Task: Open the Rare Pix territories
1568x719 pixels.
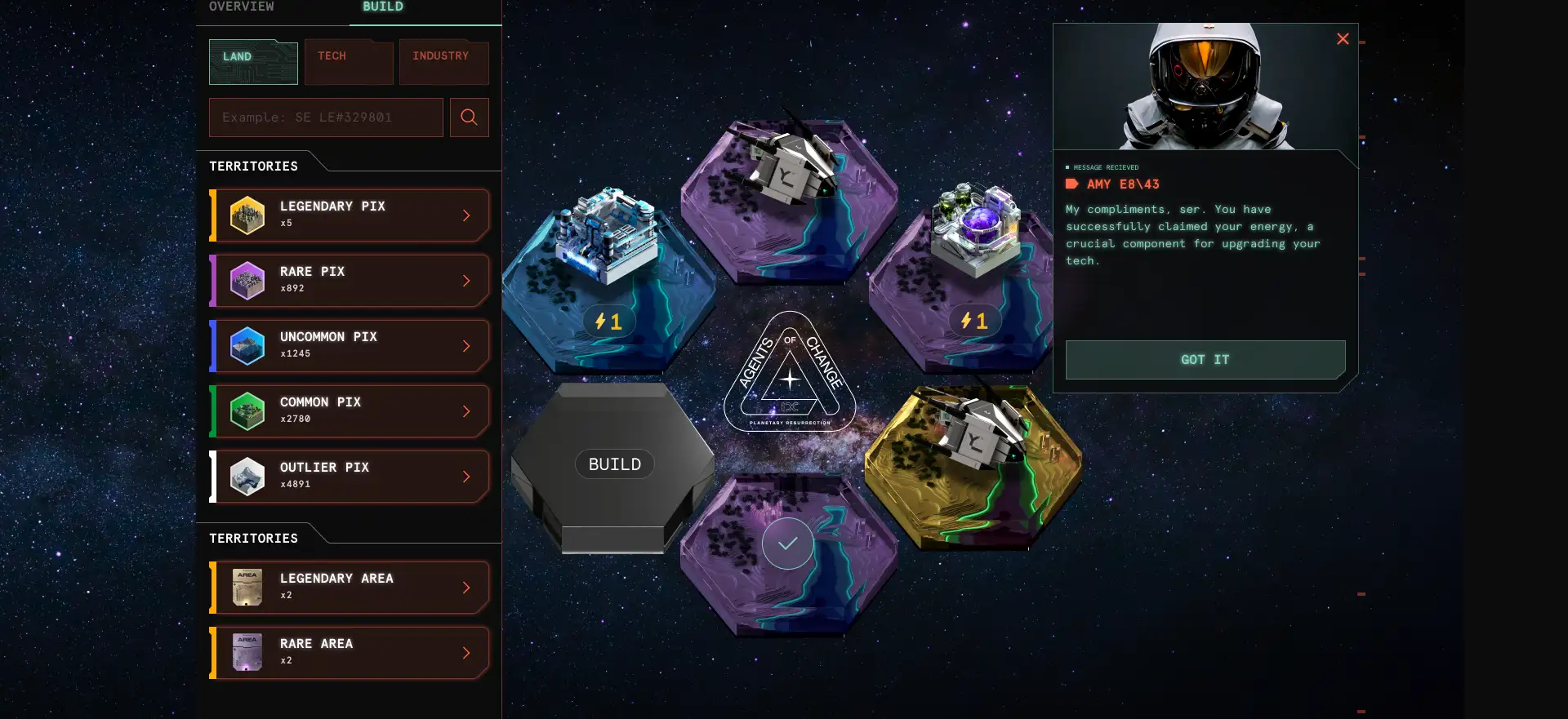Action: pos(350,281)
